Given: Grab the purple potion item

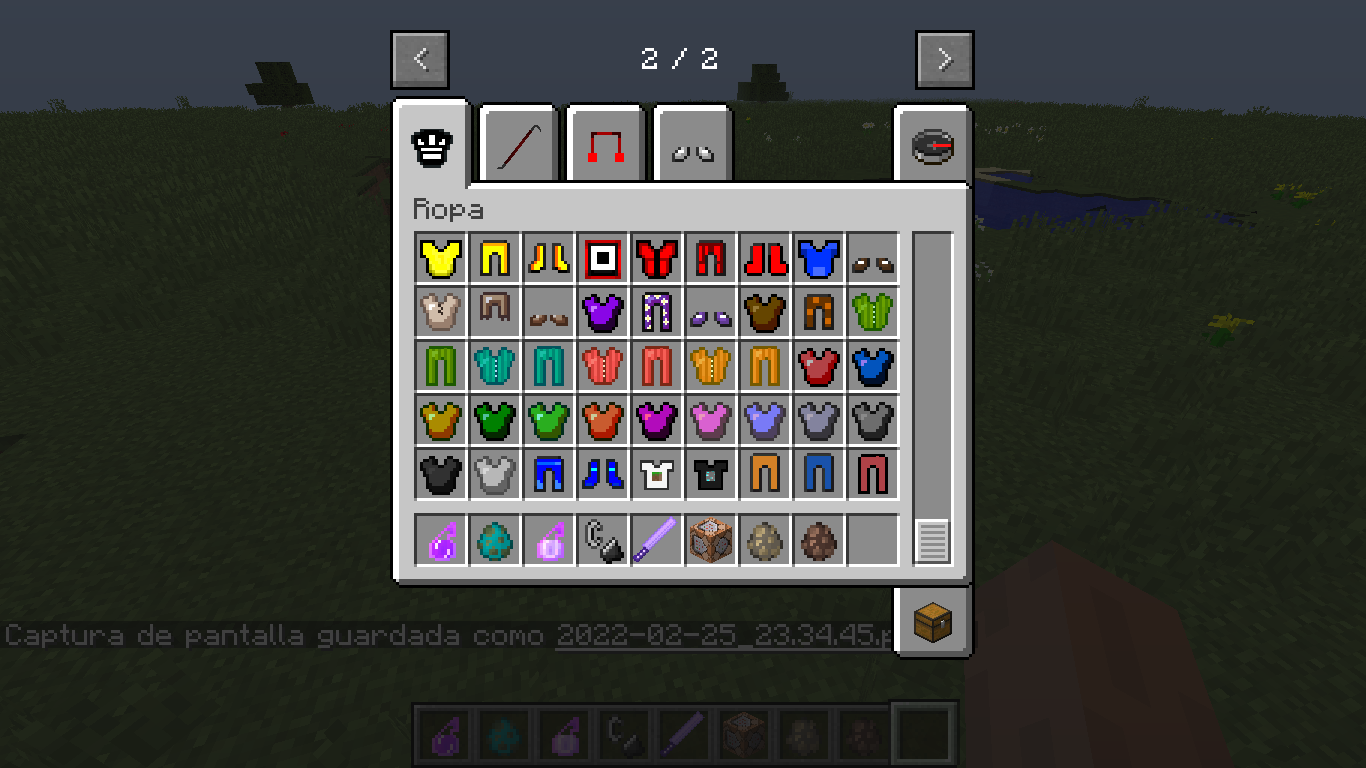Looking at the screenshot, I should pos(441,540).
